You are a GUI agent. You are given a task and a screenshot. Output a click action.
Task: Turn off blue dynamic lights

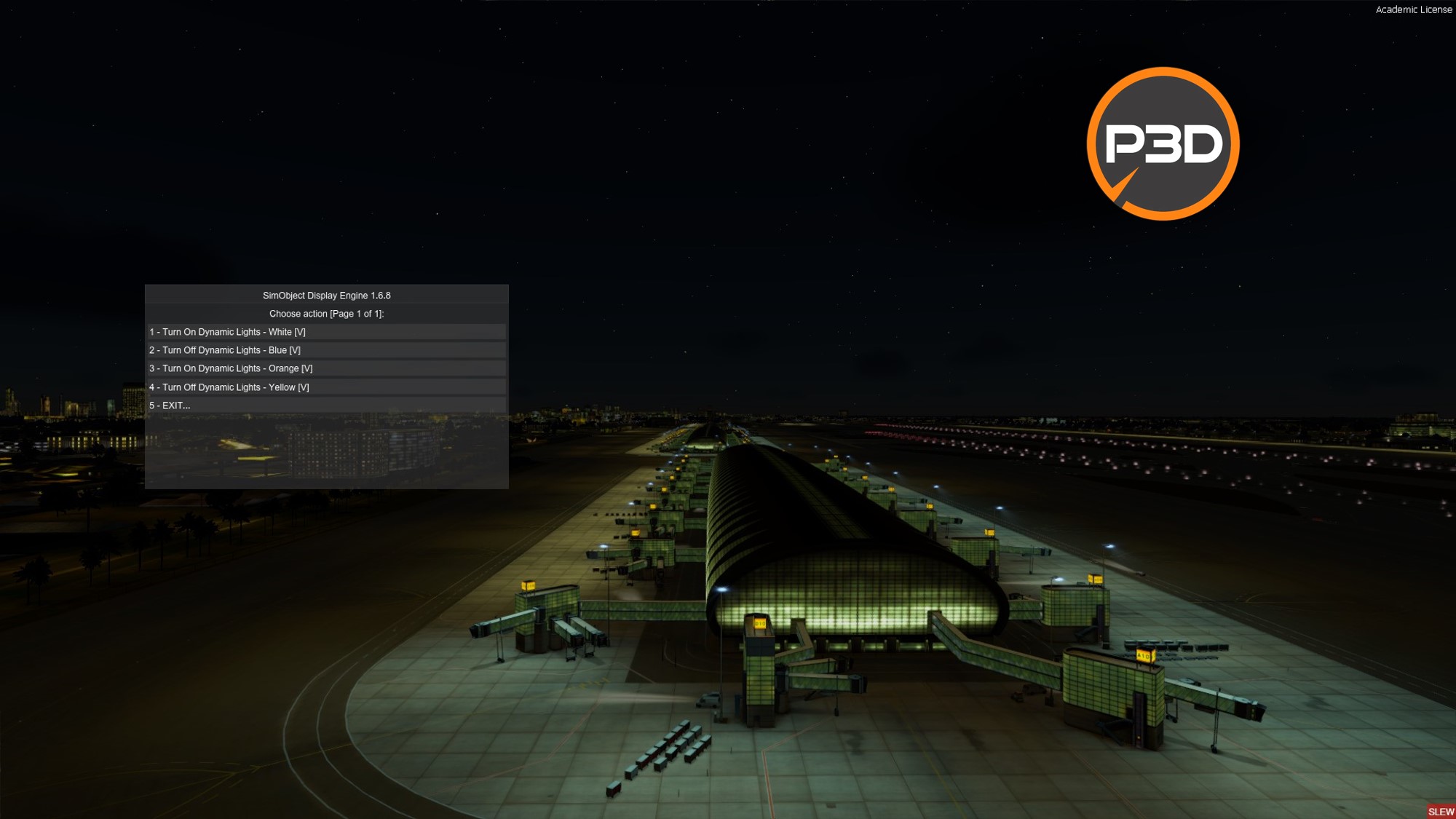225,350
